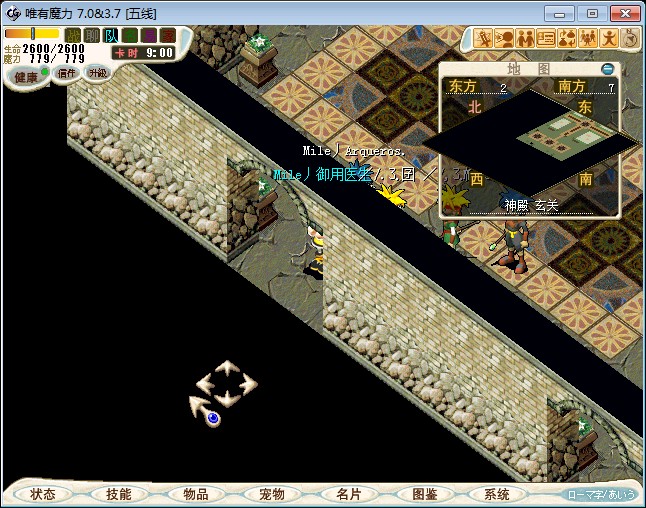
Task: Click the money bag trade icon
Action: [567, 39]
